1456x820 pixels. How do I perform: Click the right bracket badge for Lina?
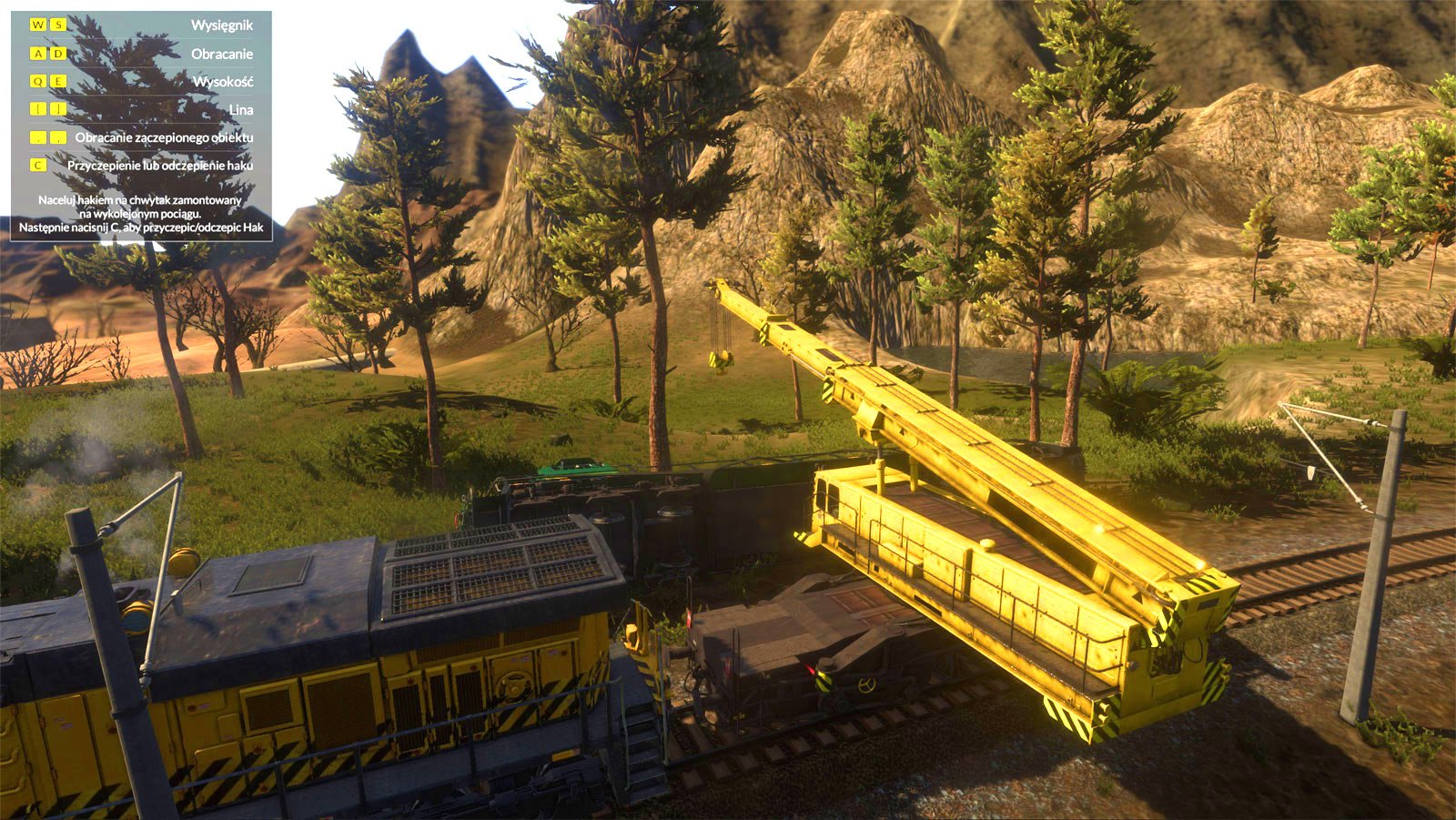click(x=58, y=108)
